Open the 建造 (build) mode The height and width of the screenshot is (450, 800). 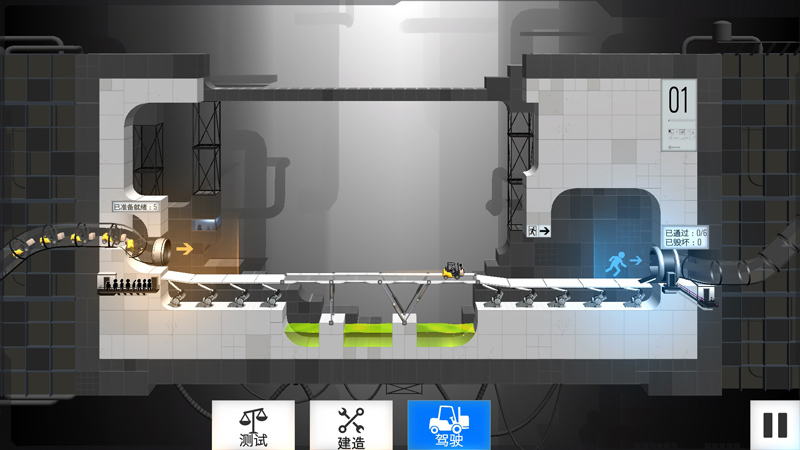tap(351, 425)
